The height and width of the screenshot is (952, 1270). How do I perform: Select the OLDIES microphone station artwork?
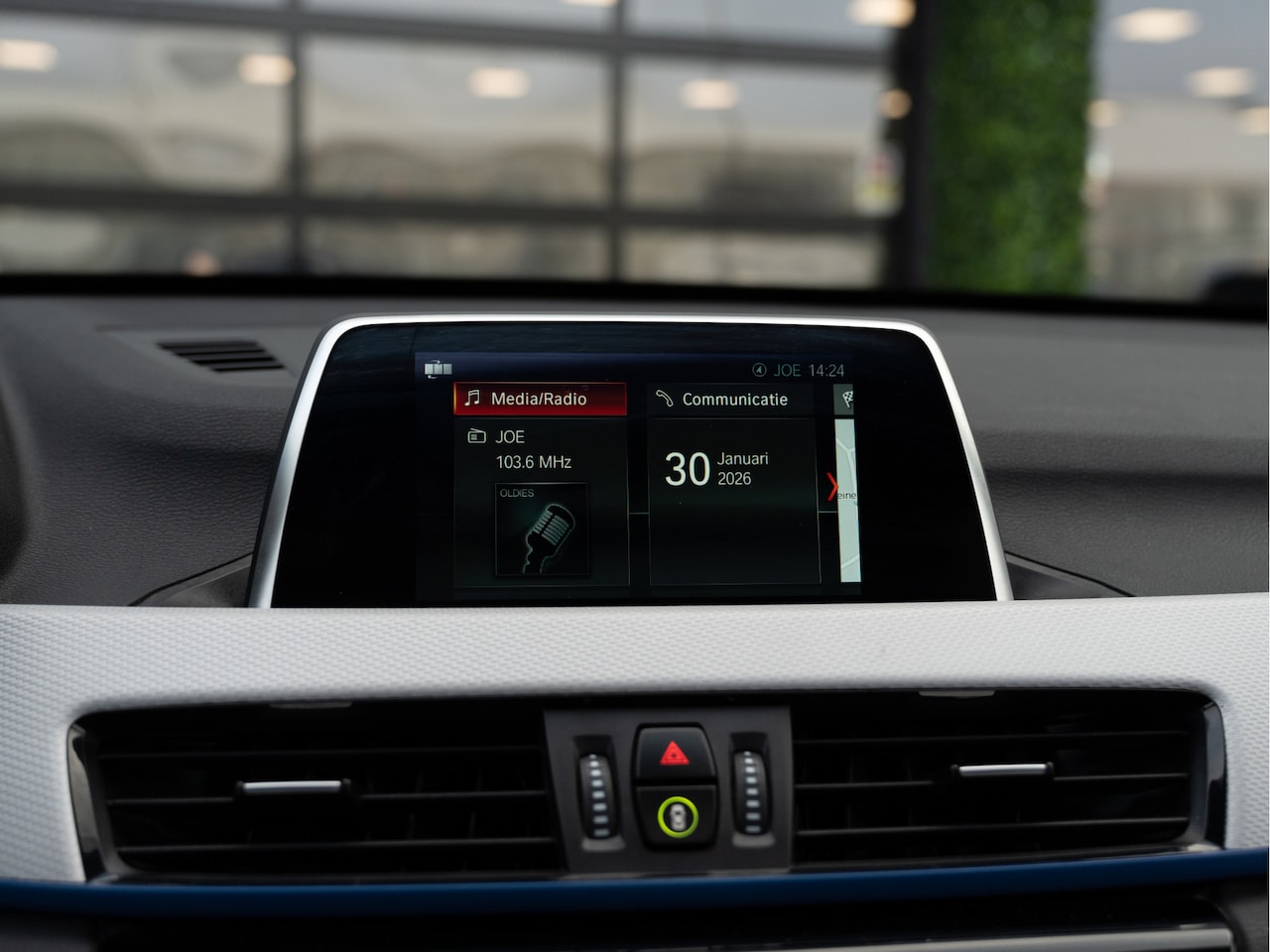point(541,531)
